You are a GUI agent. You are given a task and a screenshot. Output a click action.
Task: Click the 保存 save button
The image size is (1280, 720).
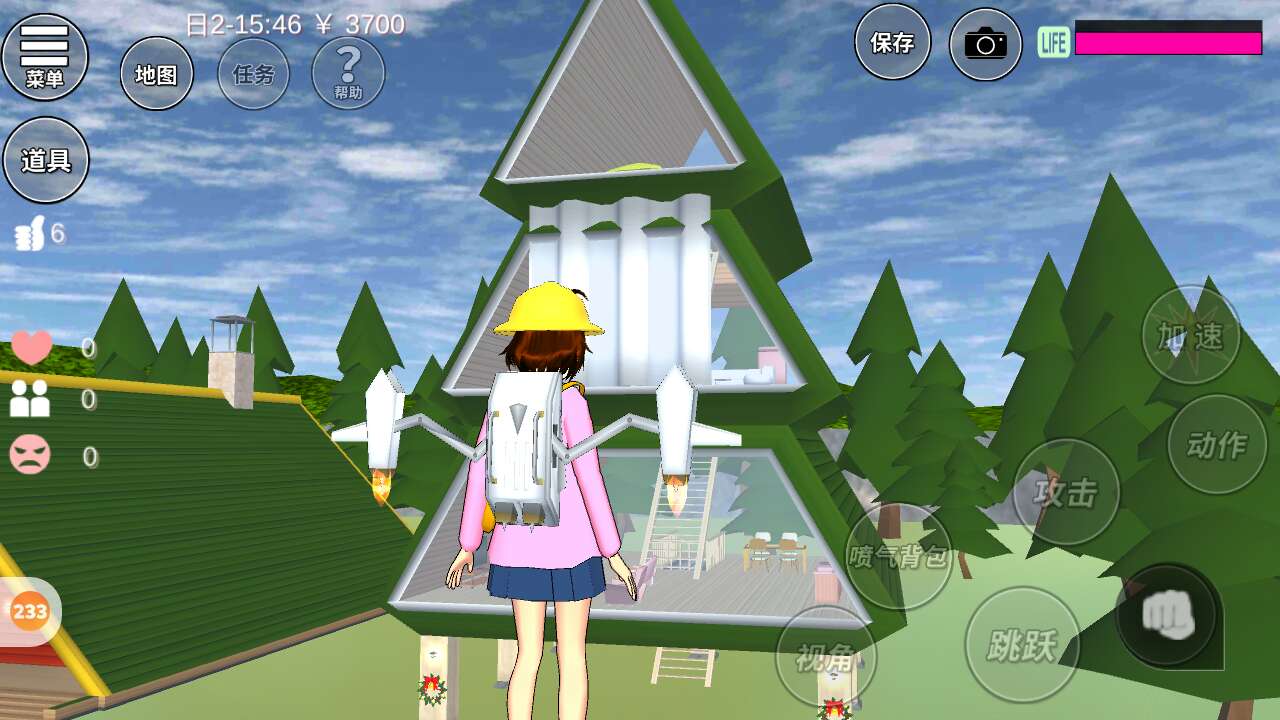pyautogui.click(x=892, y=42)
